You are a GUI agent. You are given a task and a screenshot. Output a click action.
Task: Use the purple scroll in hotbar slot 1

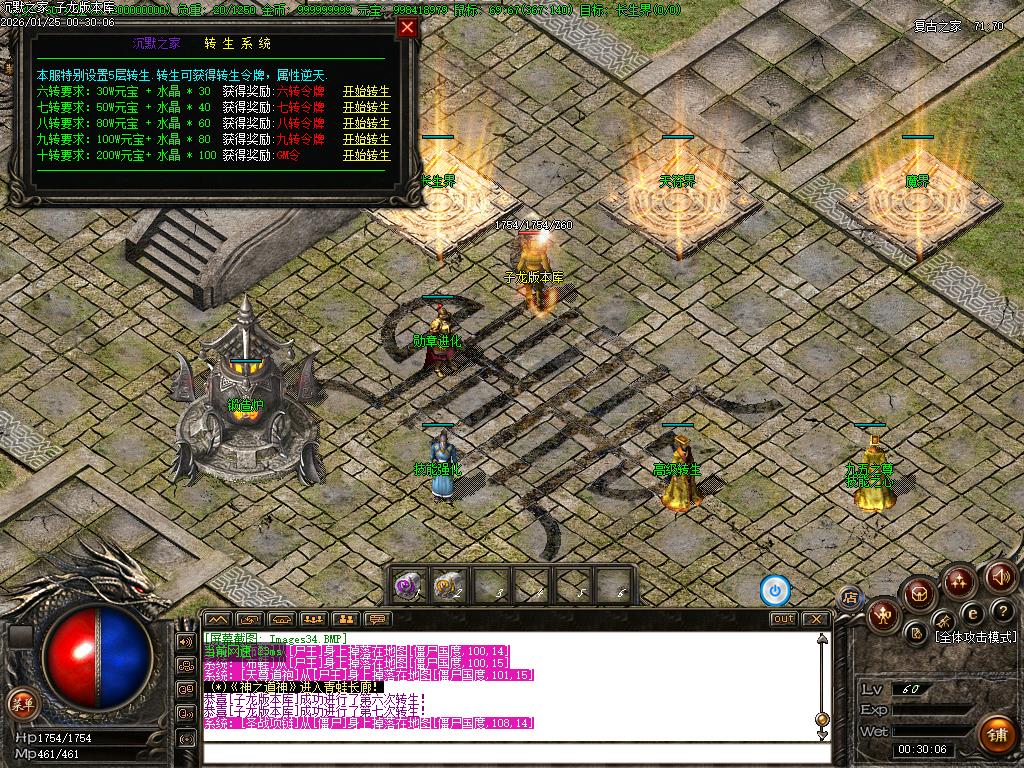tap(407, 584)
